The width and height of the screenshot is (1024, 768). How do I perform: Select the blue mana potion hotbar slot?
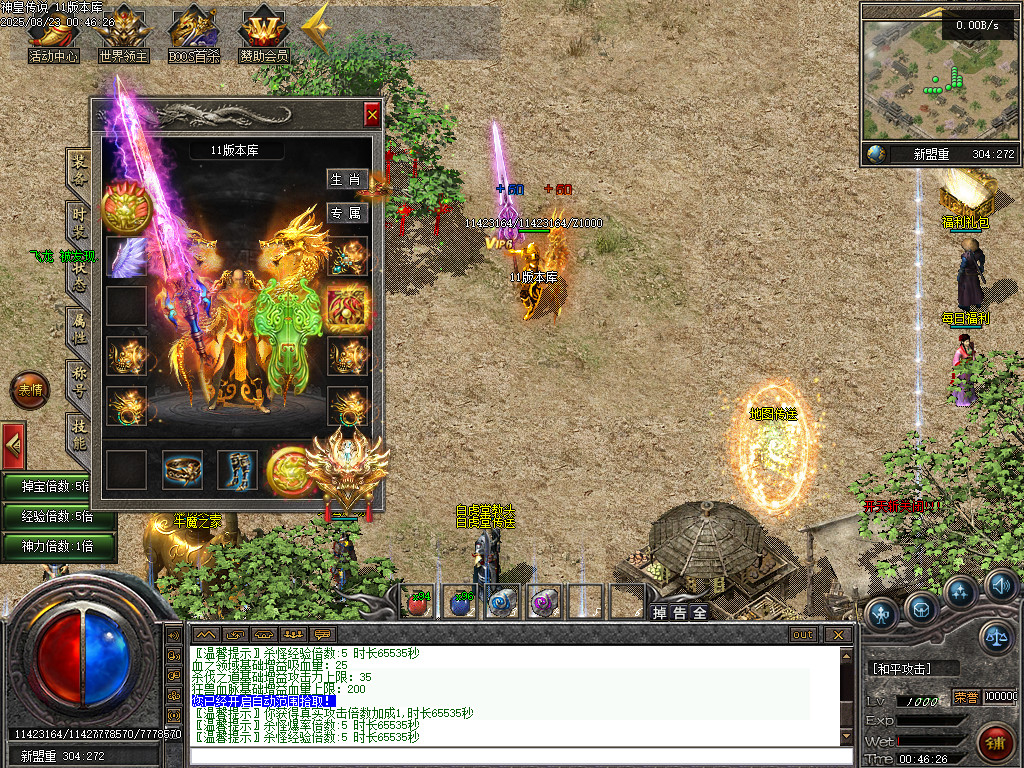pyautogui.click(x=460, y=601)
